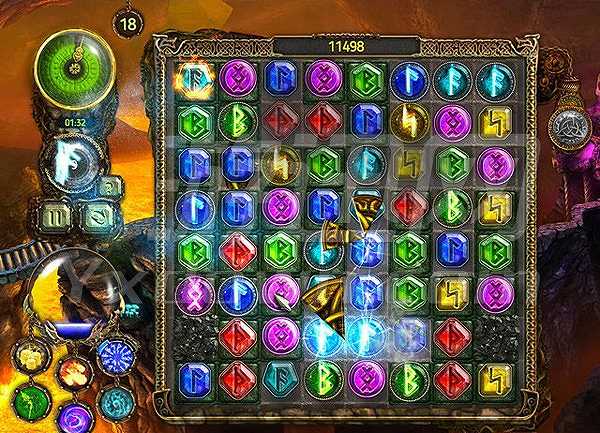
Task: Select the flame-ringed cyan rune tile
Action: (195, 78)
